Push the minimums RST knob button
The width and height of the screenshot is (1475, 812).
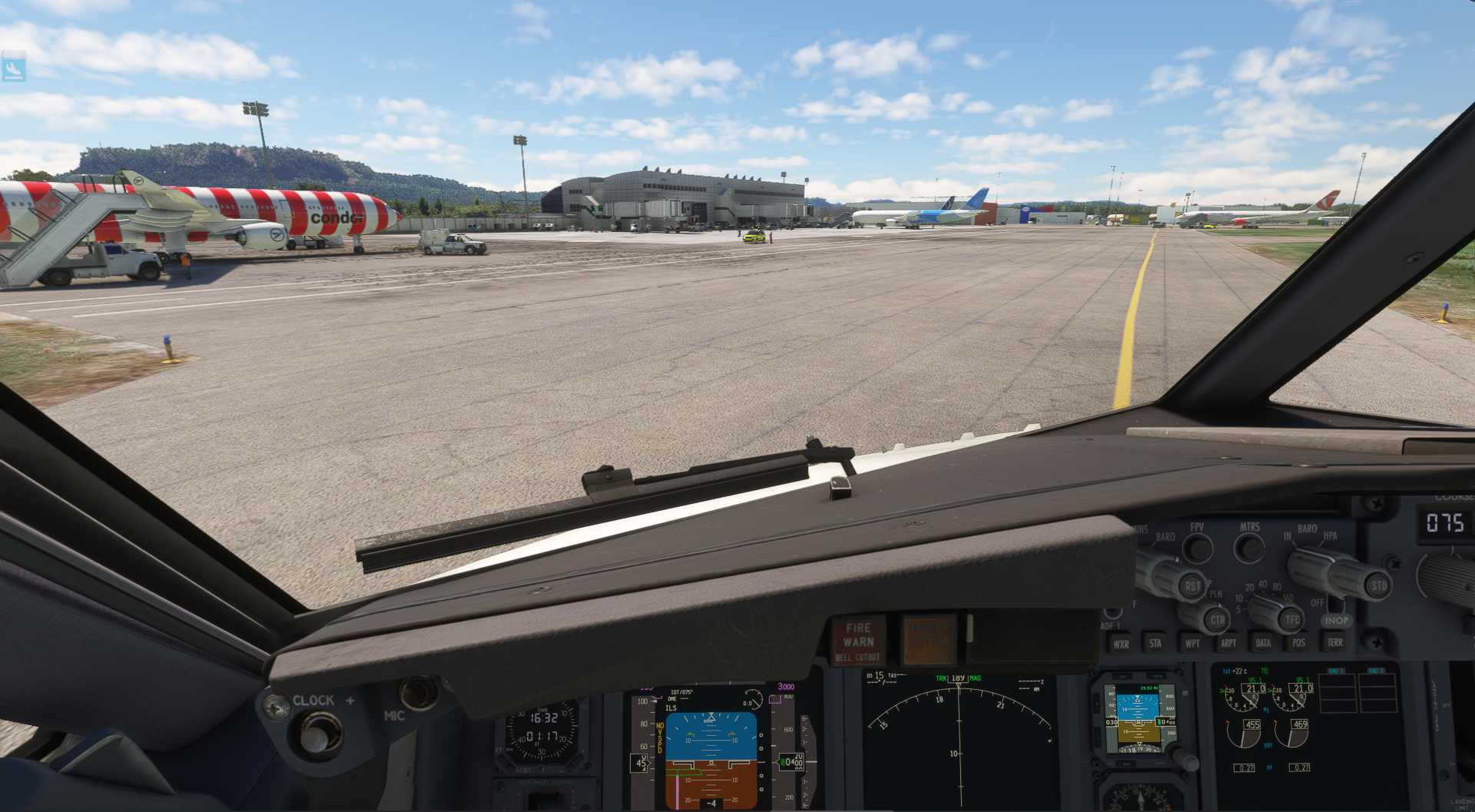tap(1192, 586)
